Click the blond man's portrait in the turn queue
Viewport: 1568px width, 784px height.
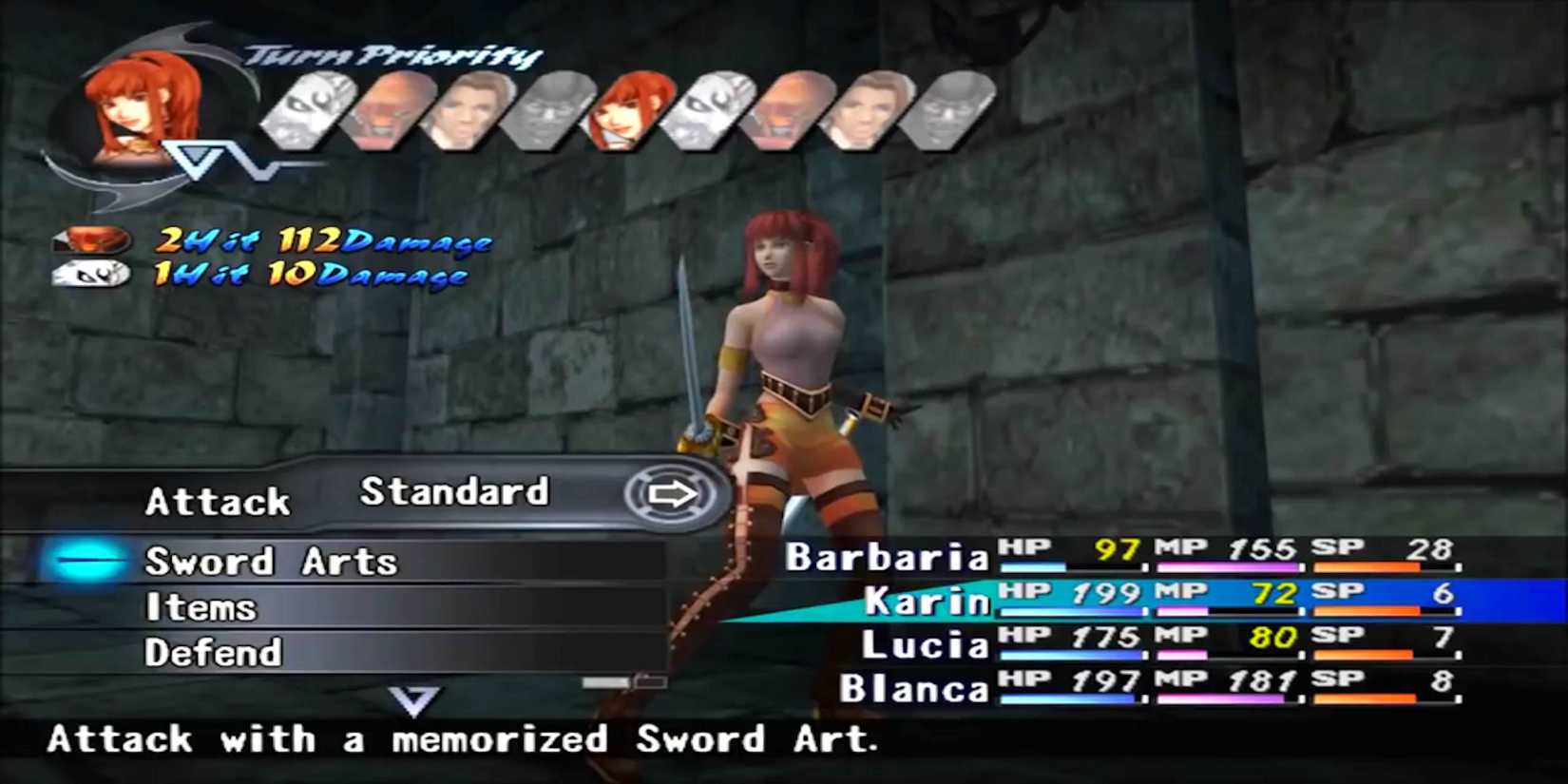point(466,109)
